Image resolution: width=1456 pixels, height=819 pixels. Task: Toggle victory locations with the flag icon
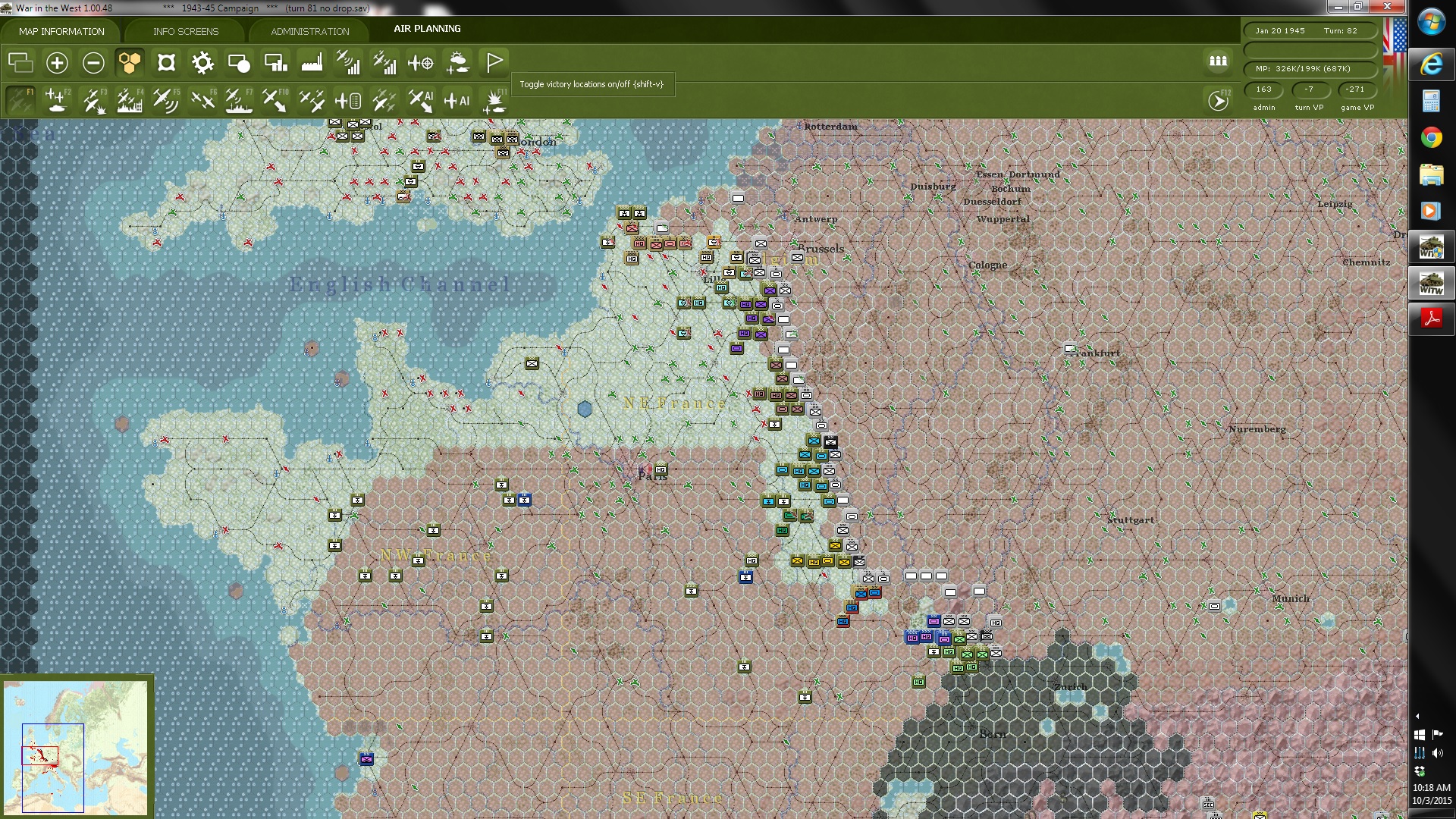[494, 63]
